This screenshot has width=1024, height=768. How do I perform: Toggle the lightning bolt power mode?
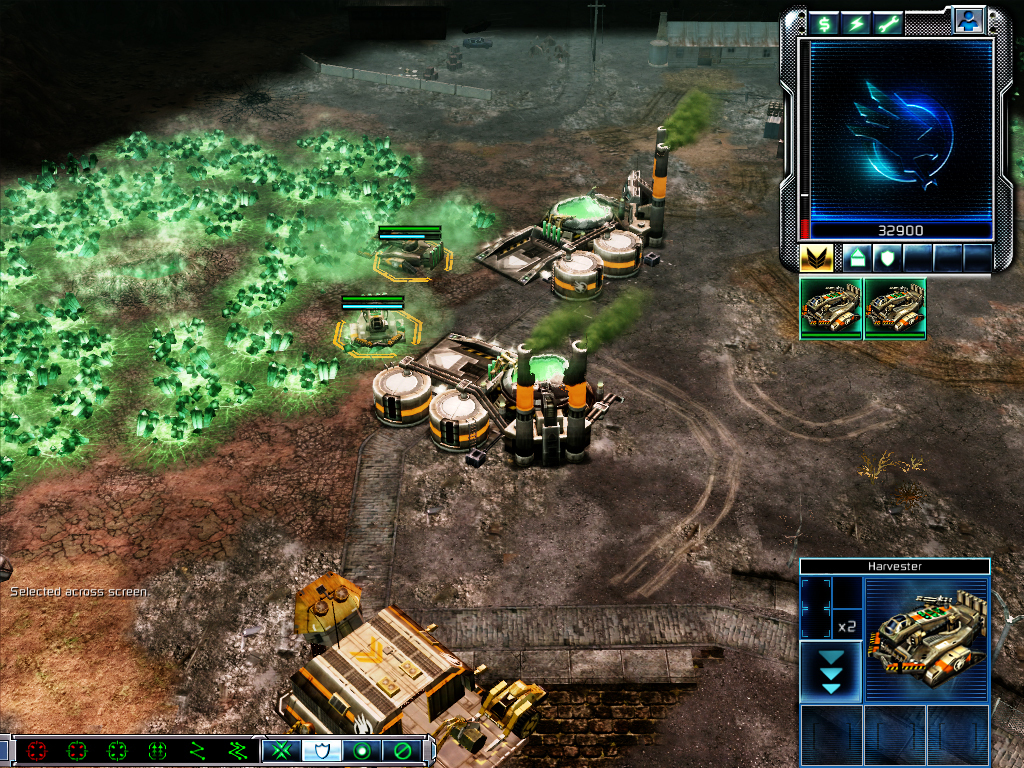pos(857,22)
